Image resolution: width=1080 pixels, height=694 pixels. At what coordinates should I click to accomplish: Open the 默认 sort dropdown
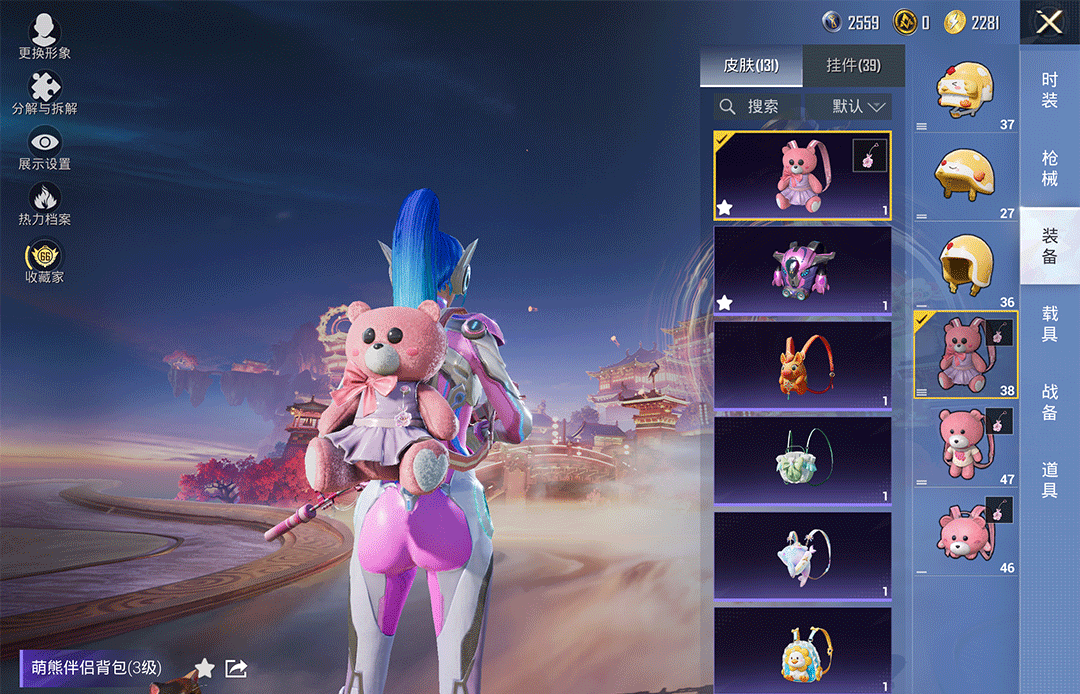click(859, 106)
